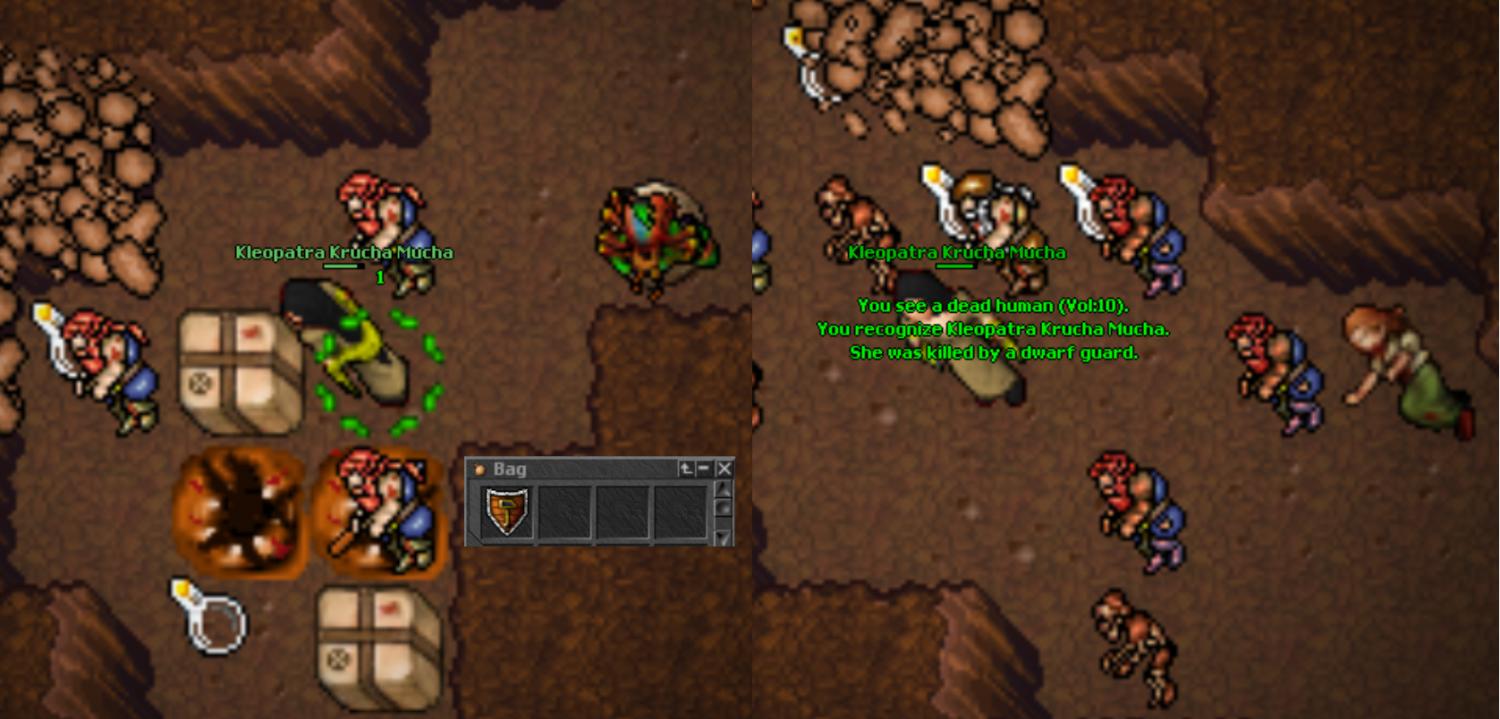Close the Bag window
Image resolution: width=1500 pixels, height=719 pixels.
point(725,468)
